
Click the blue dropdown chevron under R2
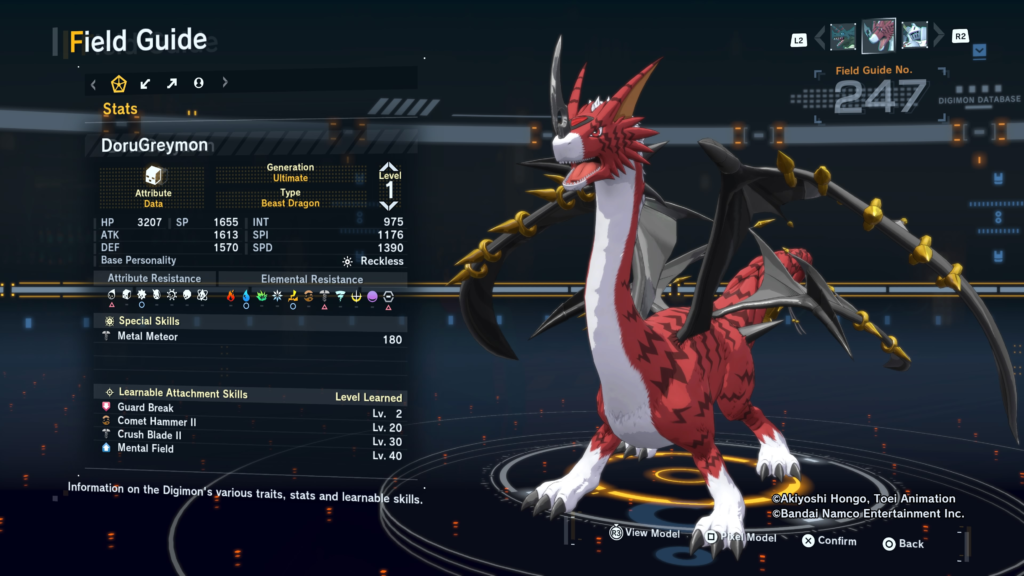(979, 49)
